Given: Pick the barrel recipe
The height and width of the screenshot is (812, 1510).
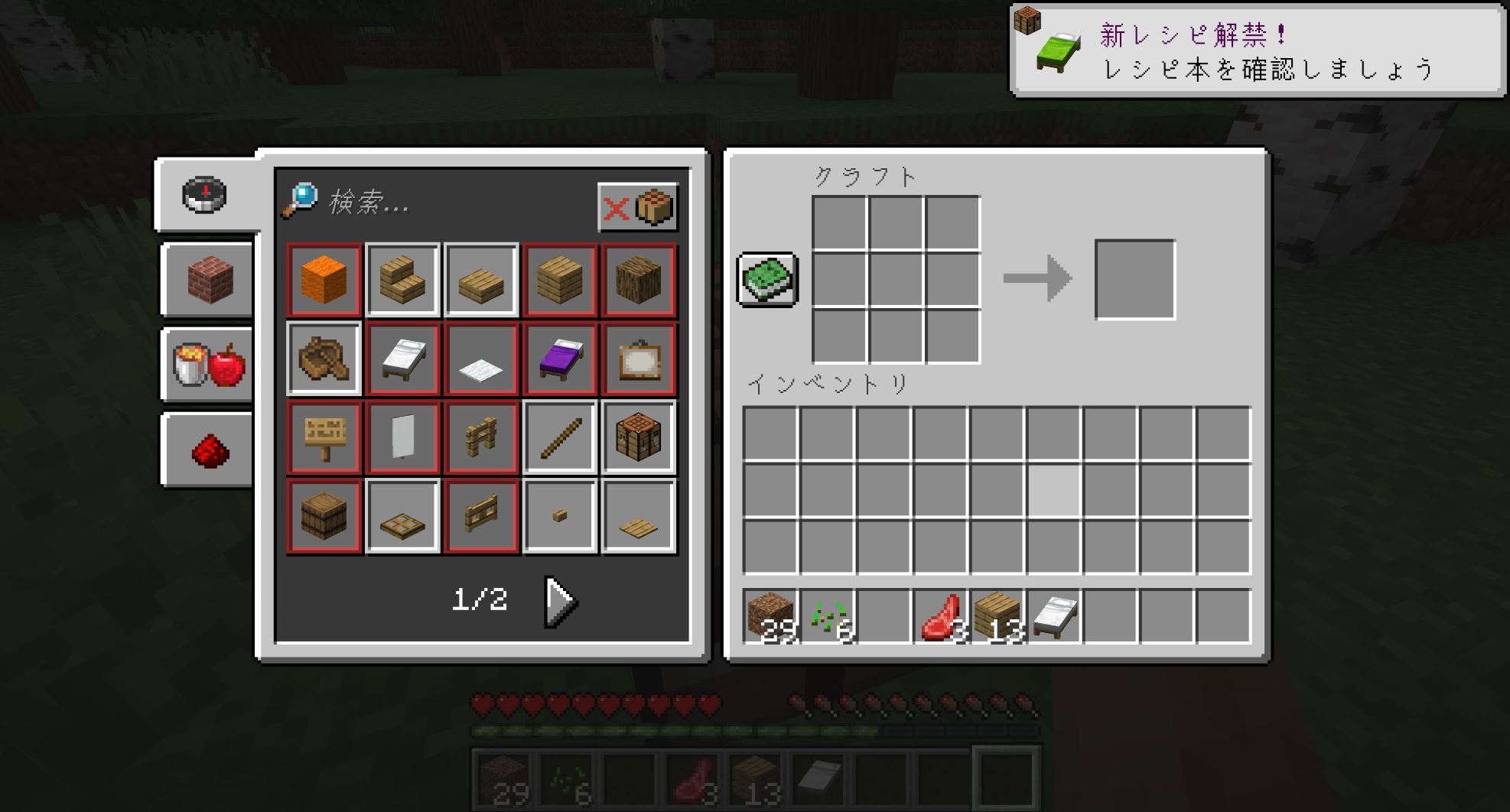Looking at the screenshot, I should [324, 517].
